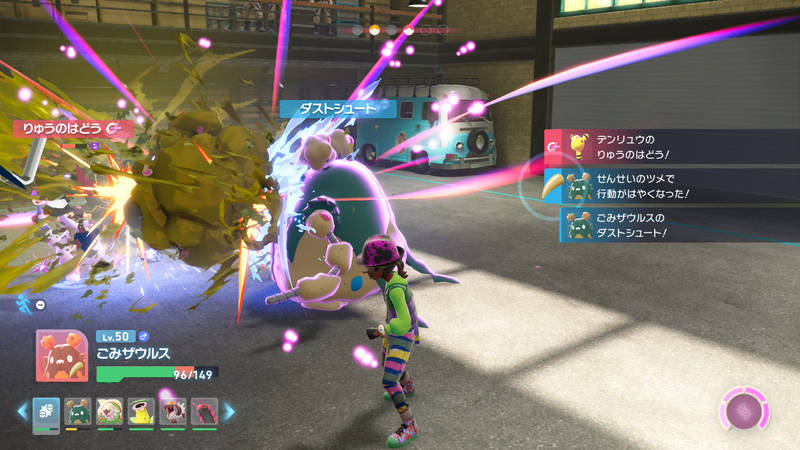The image size is (800, 450).
Task: Choose the pink-and-black Scolipede party slot
Action: point(205,411)
